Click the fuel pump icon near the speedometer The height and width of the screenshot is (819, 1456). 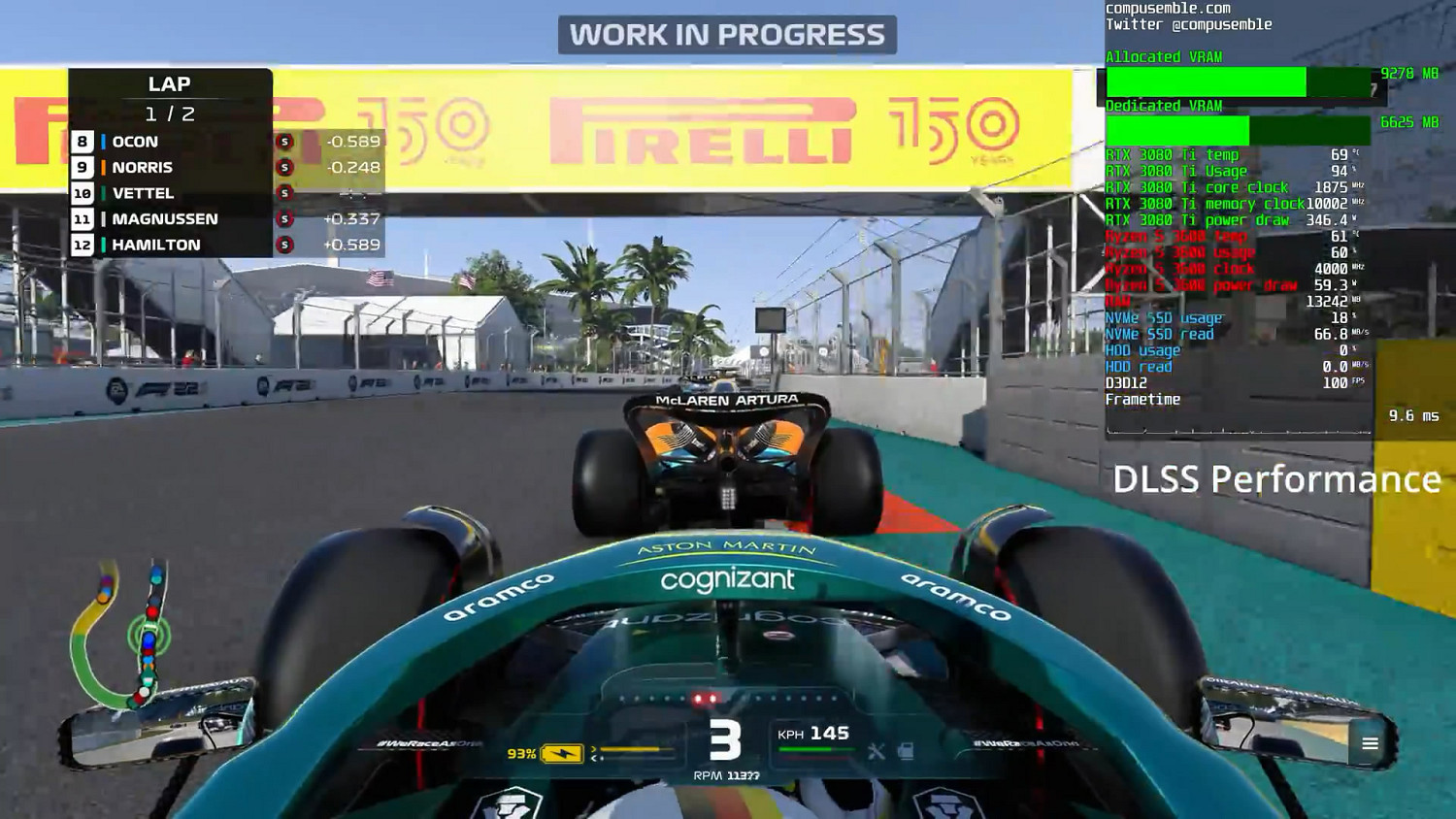coord(908,749)
